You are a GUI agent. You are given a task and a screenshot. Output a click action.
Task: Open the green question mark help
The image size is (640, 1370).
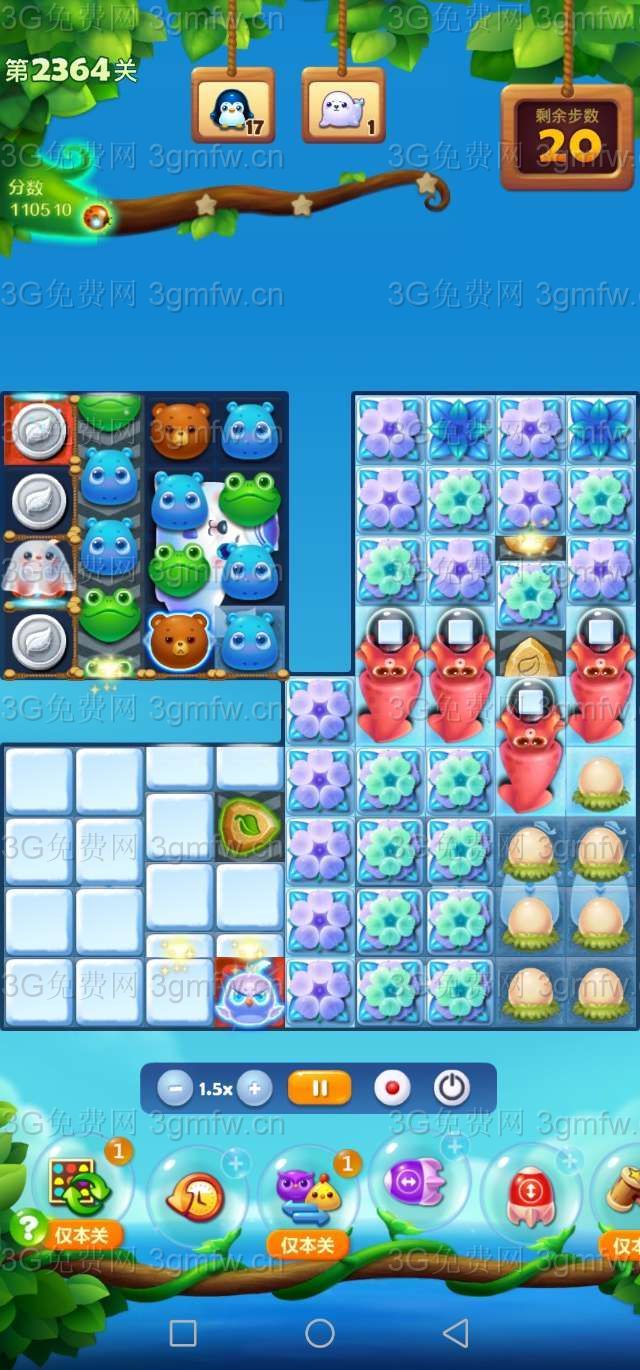[29, 1227]
